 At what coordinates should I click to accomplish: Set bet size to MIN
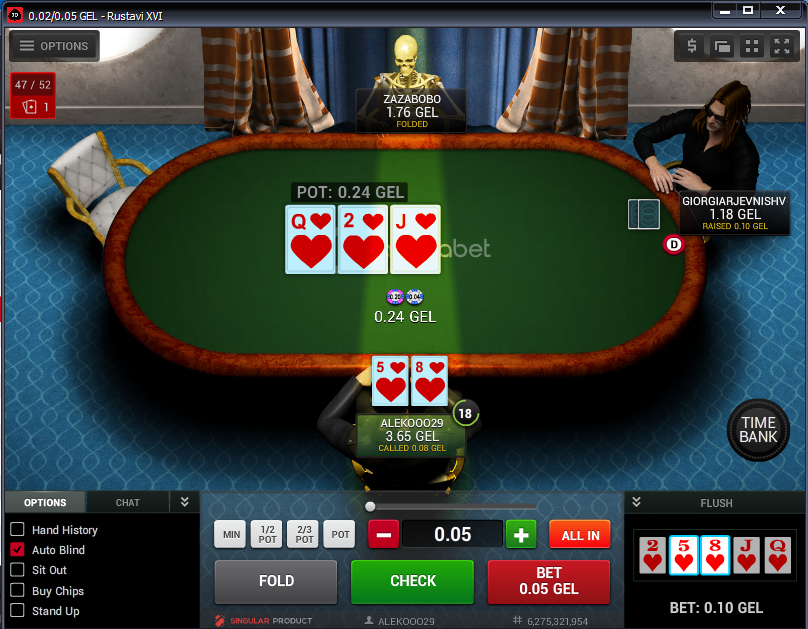[x=232, y=535]
